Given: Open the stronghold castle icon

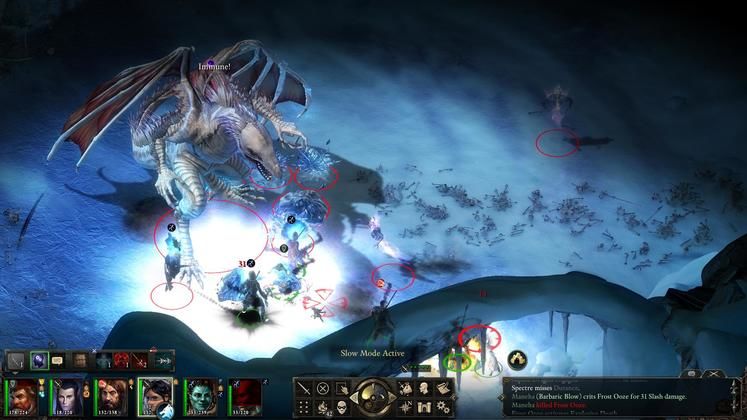Looking at the screenshot, I should click(425, 406).
